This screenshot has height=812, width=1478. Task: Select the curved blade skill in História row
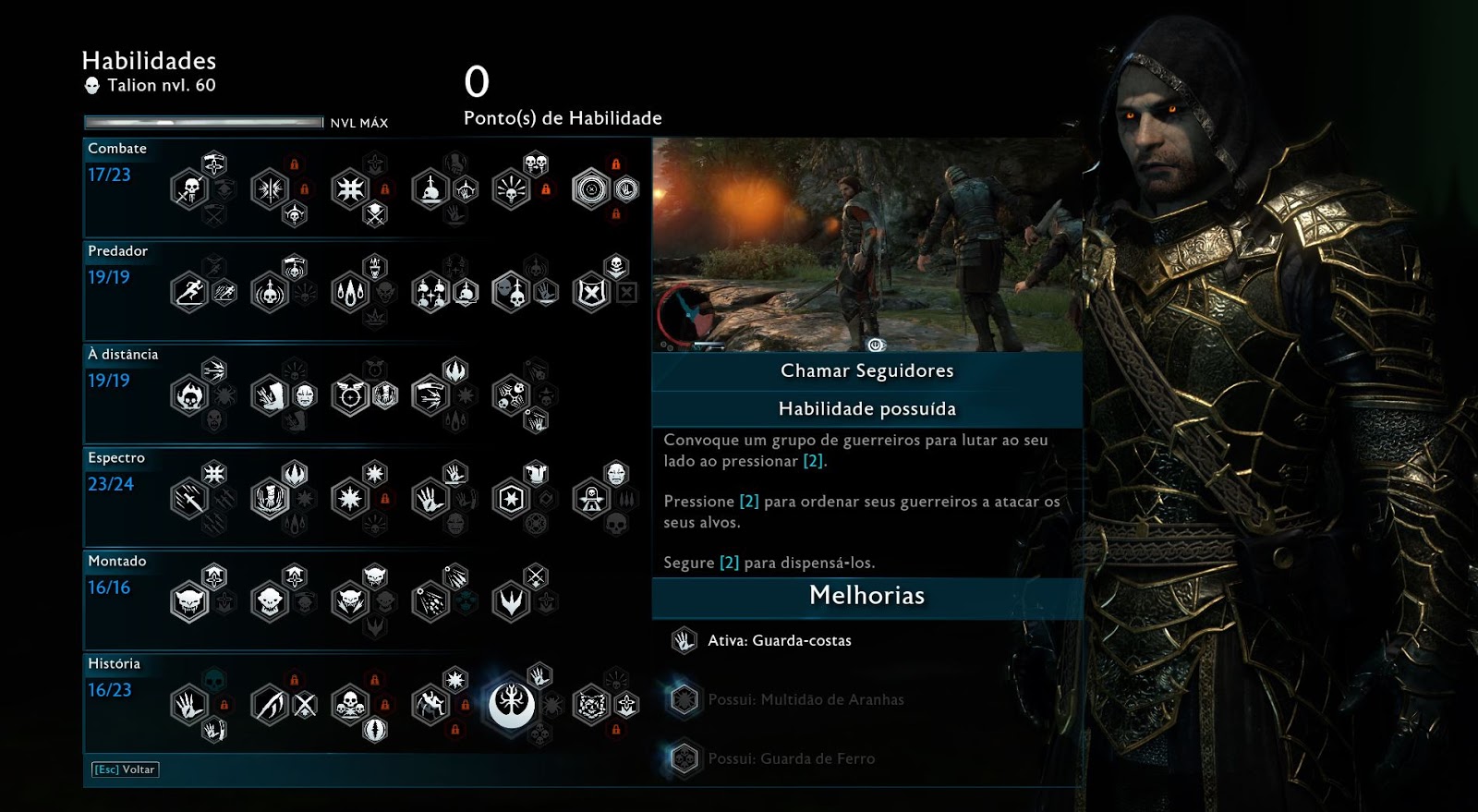pos(271,705)
